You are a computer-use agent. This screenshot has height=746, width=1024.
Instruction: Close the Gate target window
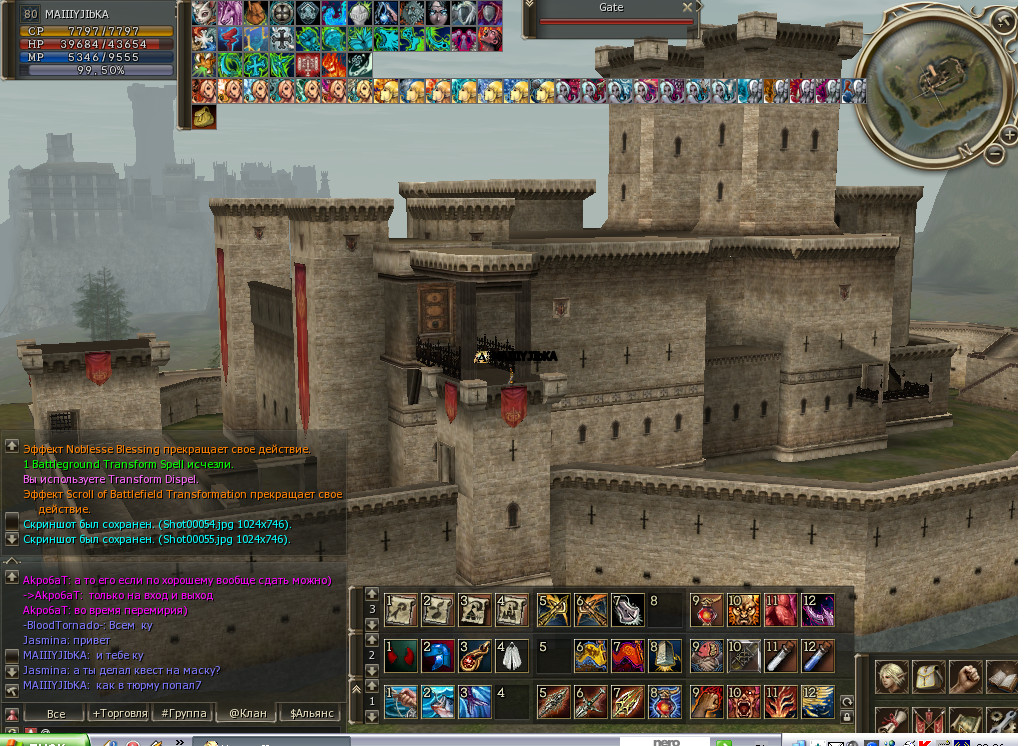[x=687, y=8]
